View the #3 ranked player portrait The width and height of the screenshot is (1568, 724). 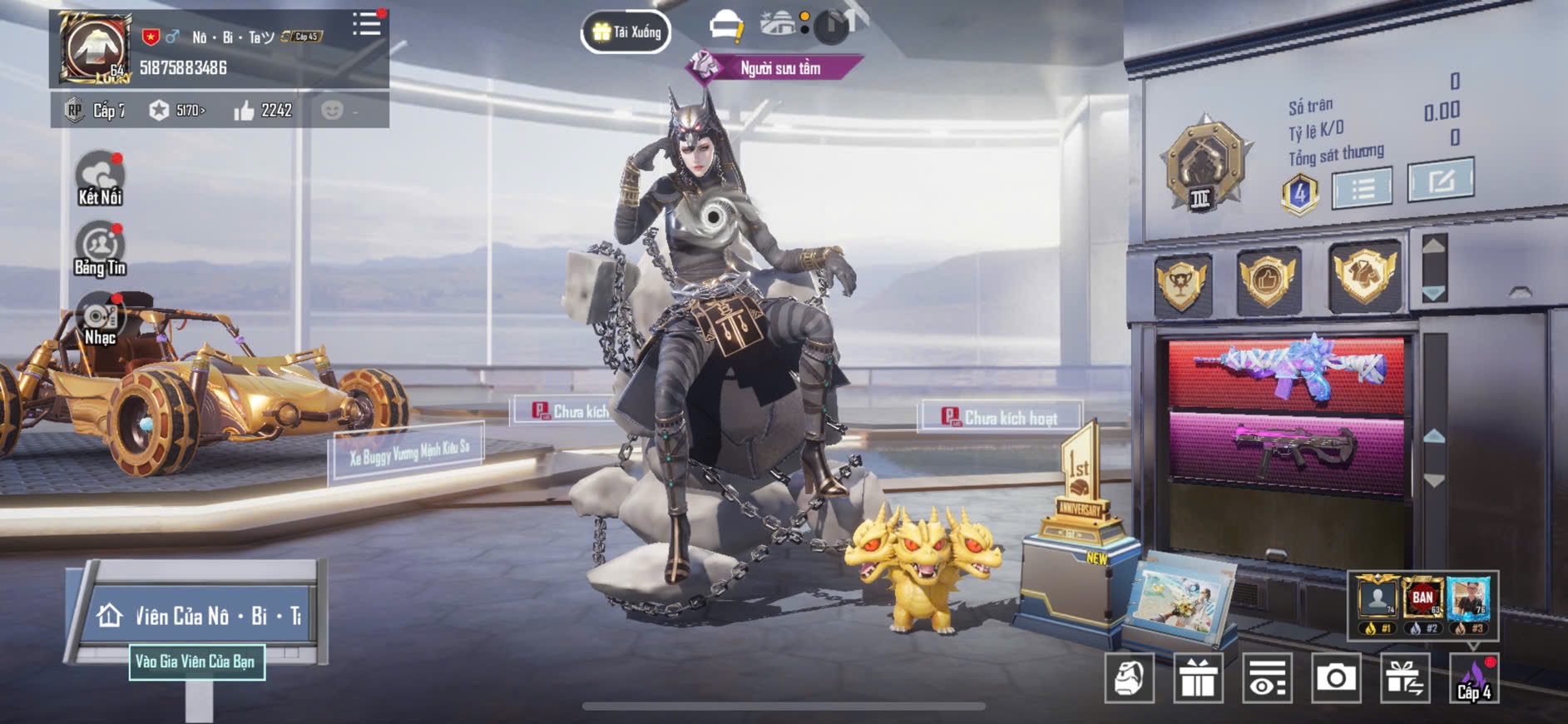(1469, 599)
